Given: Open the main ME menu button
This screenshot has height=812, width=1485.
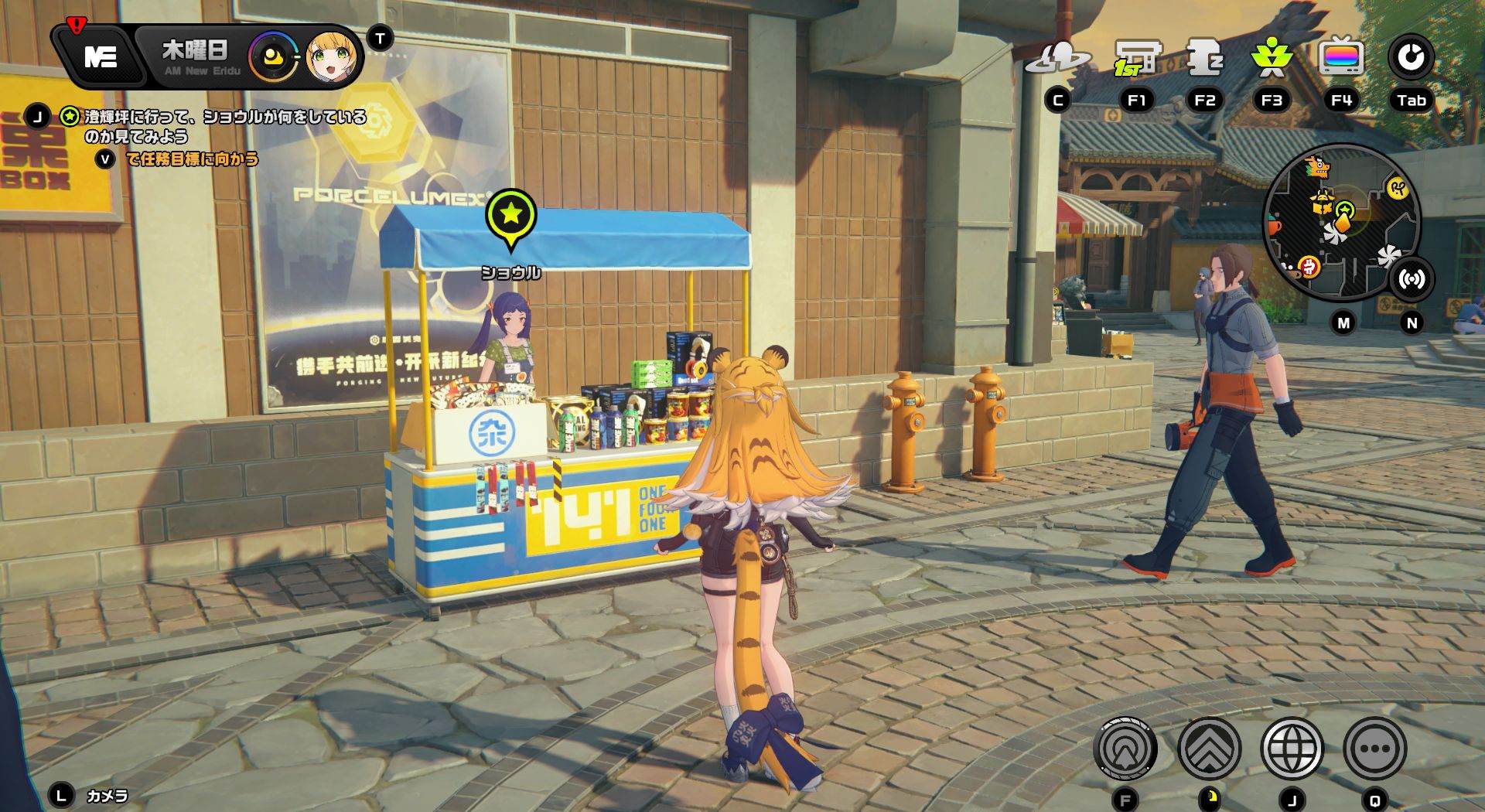Looking at the screenshot, I should [101, 56].
